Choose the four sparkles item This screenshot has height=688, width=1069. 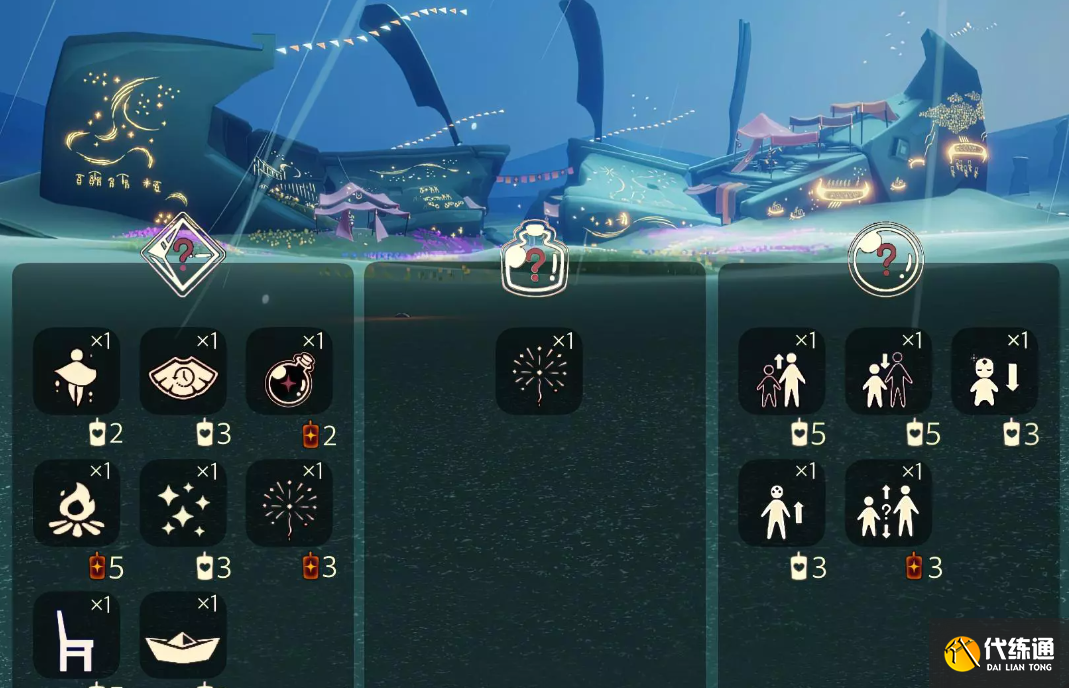[x=183, y=503]
